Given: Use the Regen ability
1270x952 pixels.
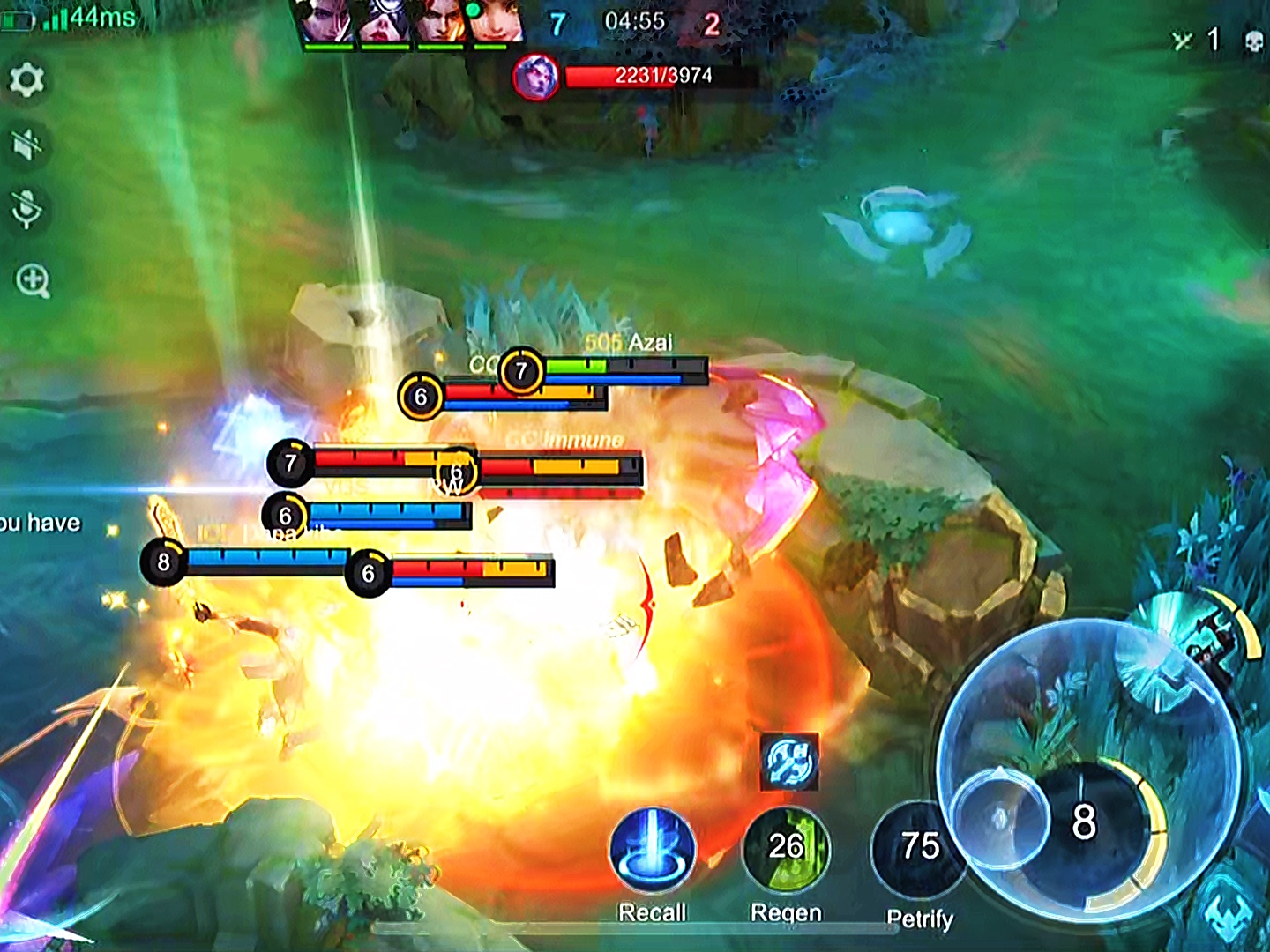Looking at the screenshot, I should click(x=786, y=849).
